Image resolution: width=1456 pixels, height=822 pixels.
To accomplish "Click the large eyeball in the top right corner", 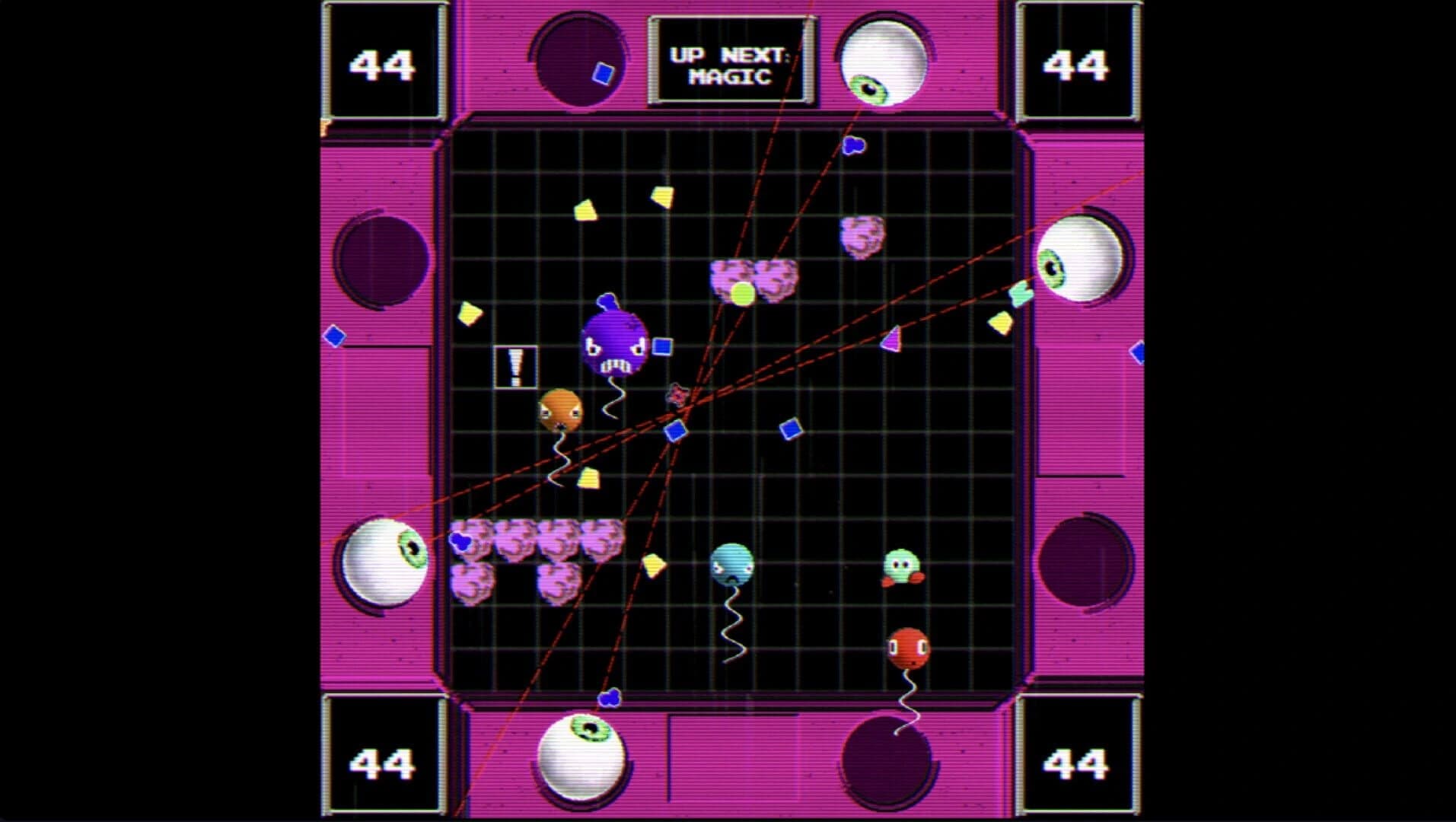I will [x=883, y=57].
